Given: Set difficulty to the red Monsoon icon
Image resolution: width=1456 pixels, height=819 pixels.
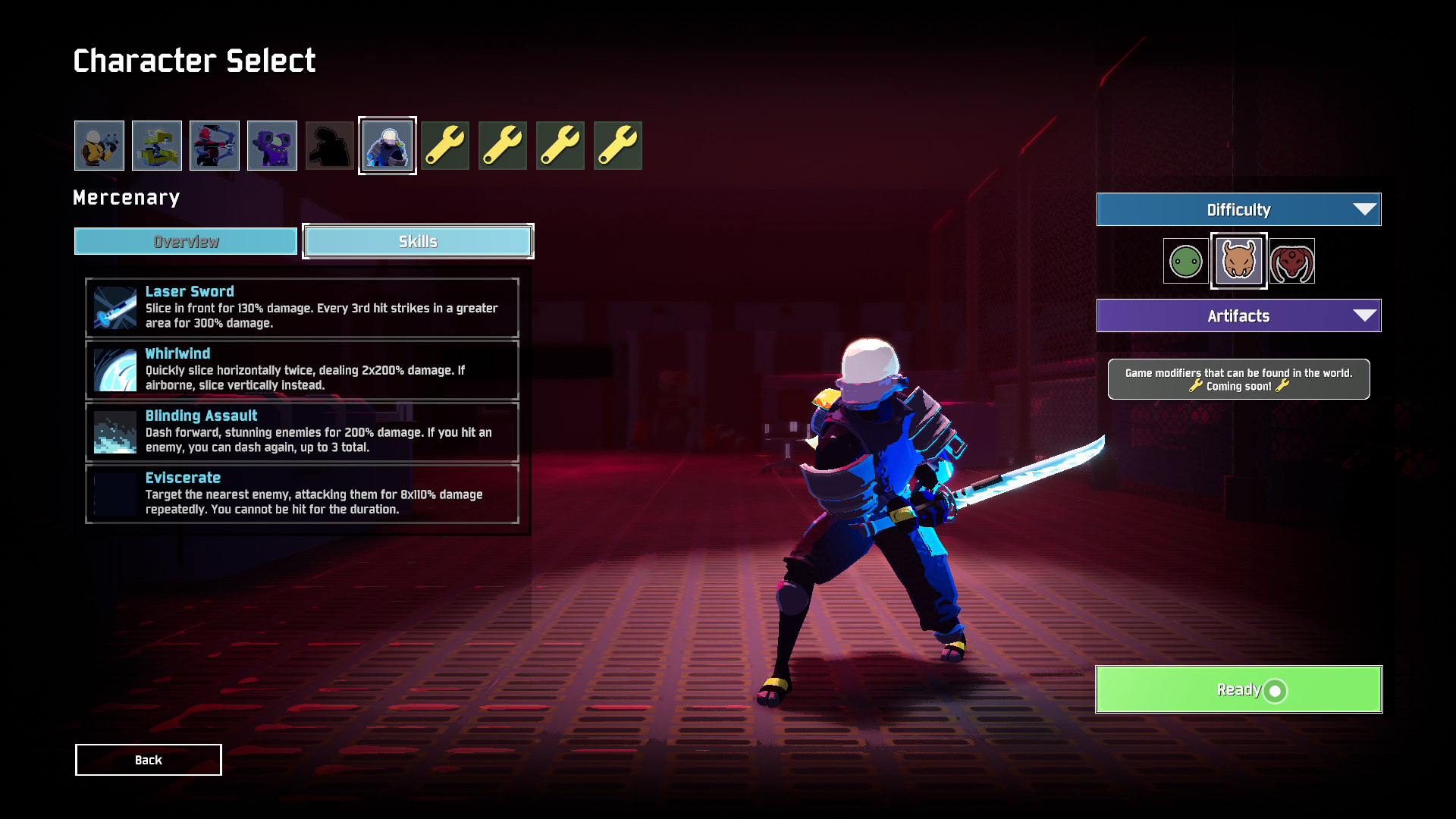Looking at the screenshot, I should pos(1292,262).
